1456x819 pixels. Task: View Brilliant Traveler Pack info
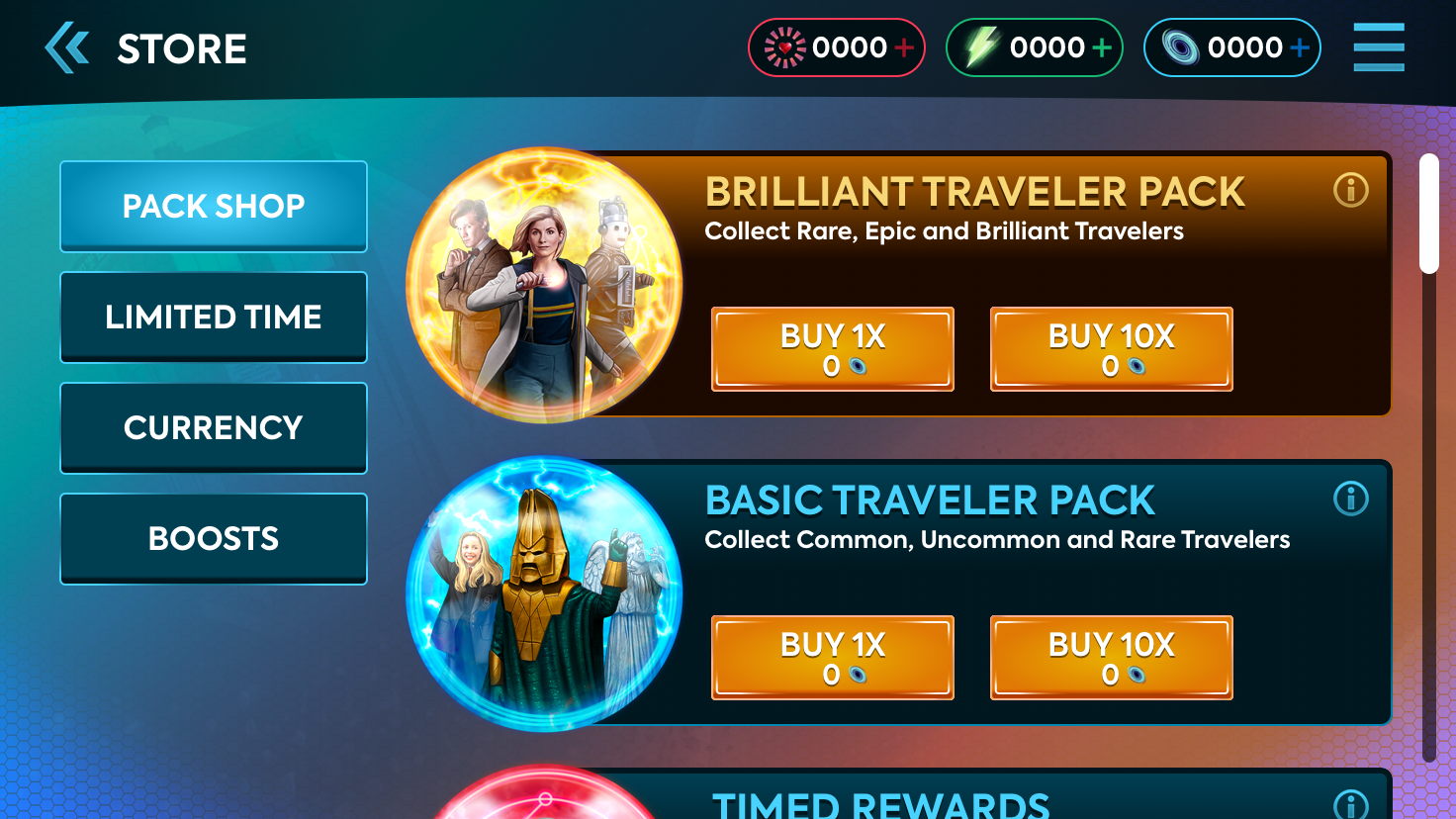point(1350,190)
